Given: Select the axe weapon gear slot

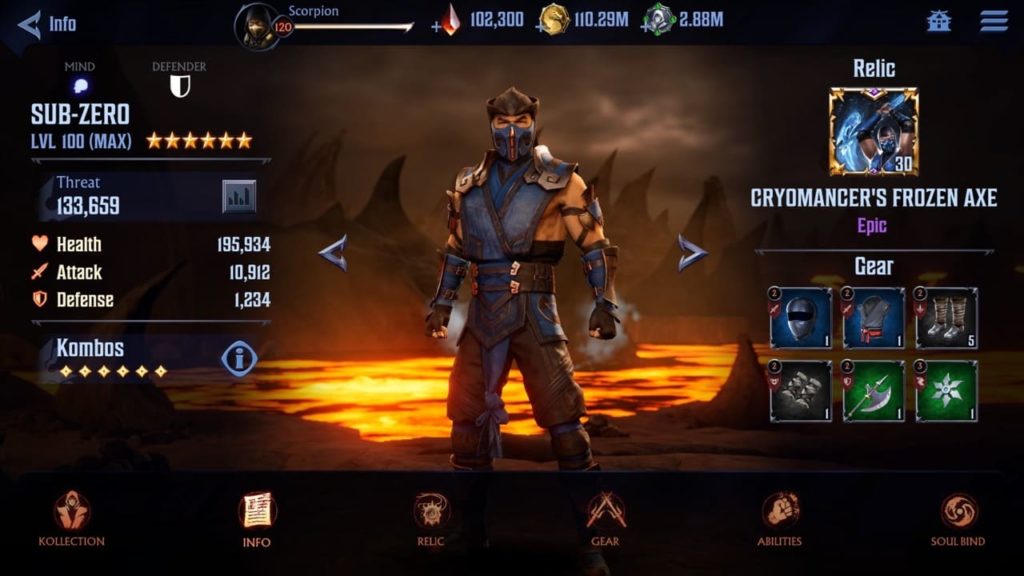Looking at the screenshot, I should (x=873, y=391).
